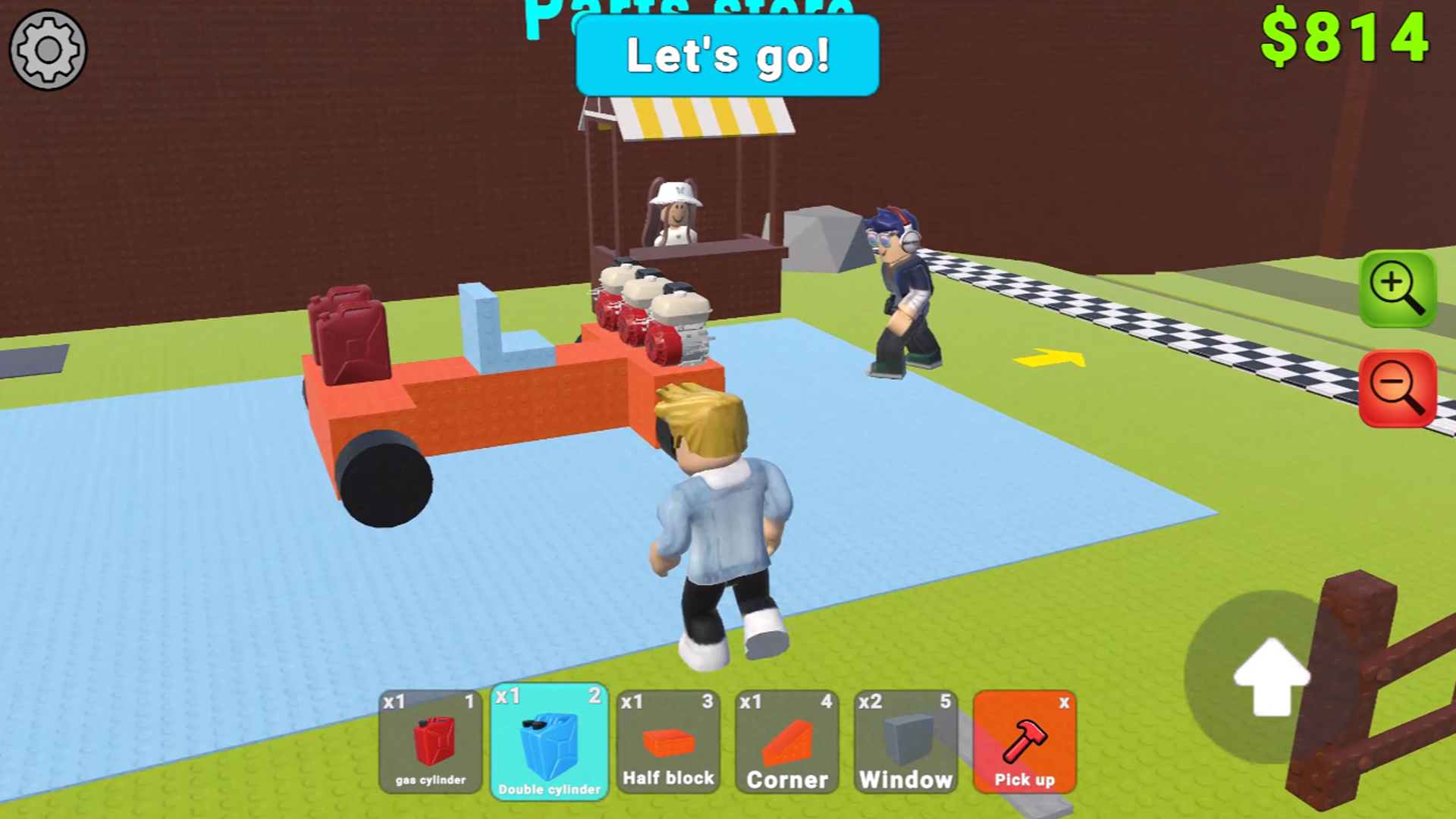This screenshot has width=1456, height=819.
Task: Click the x2 count on the Window slot
Action: coord(872,704)
